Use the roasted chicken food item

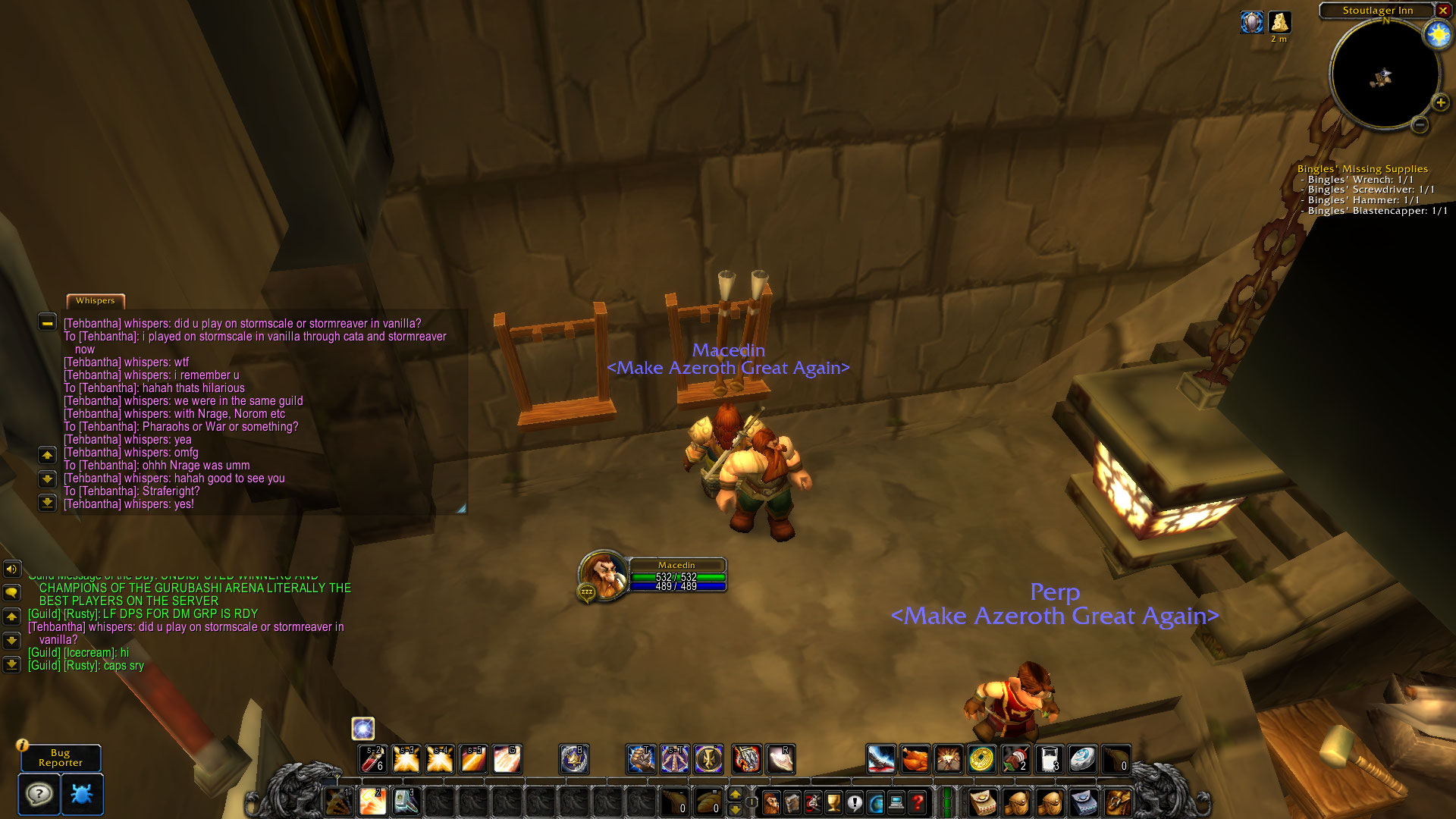(915, 758)
